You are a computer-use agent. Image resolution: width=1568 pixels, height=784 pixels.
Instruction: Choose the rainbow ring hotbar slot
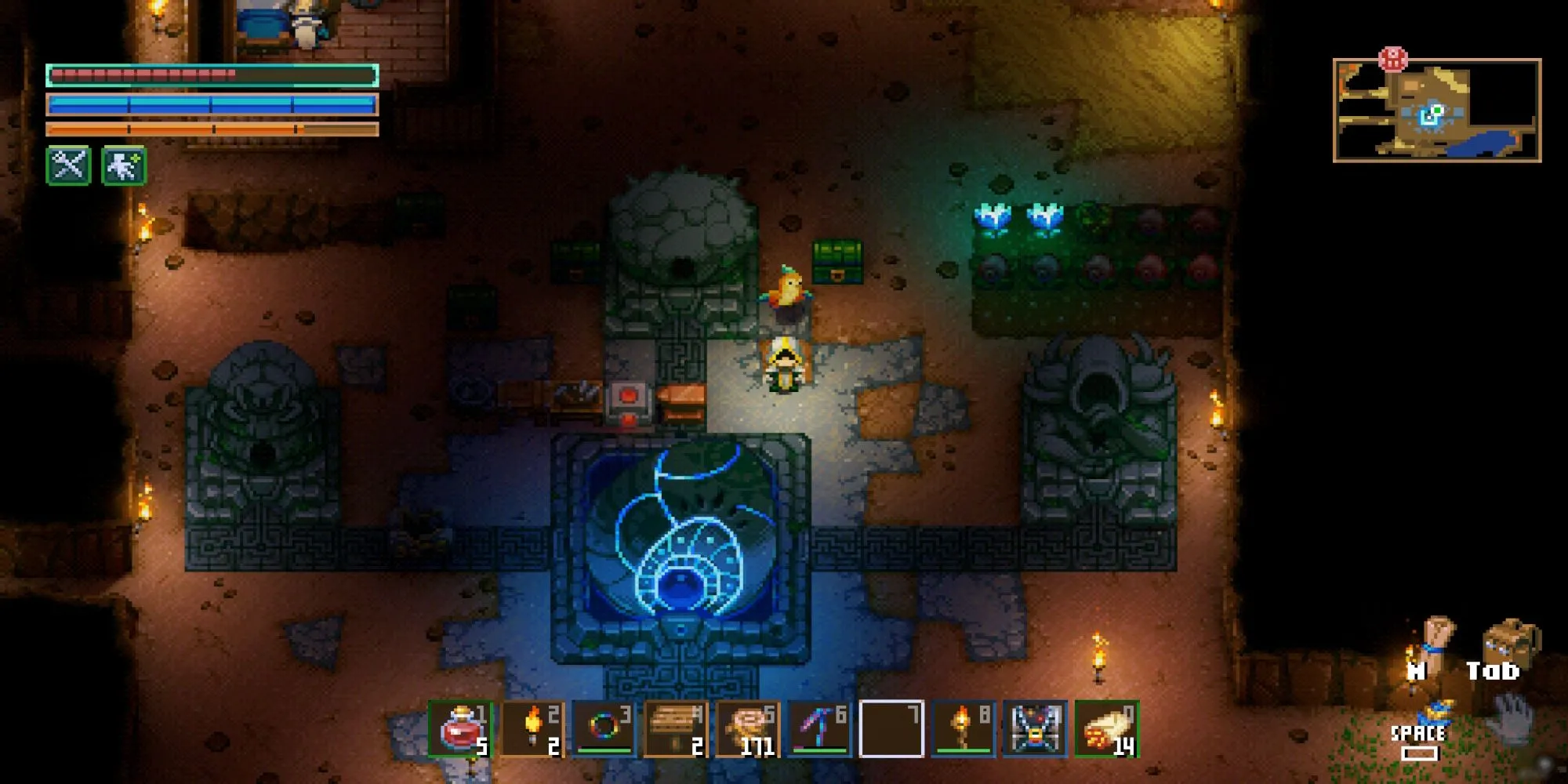pyautogui.click(x=604, y=729)
